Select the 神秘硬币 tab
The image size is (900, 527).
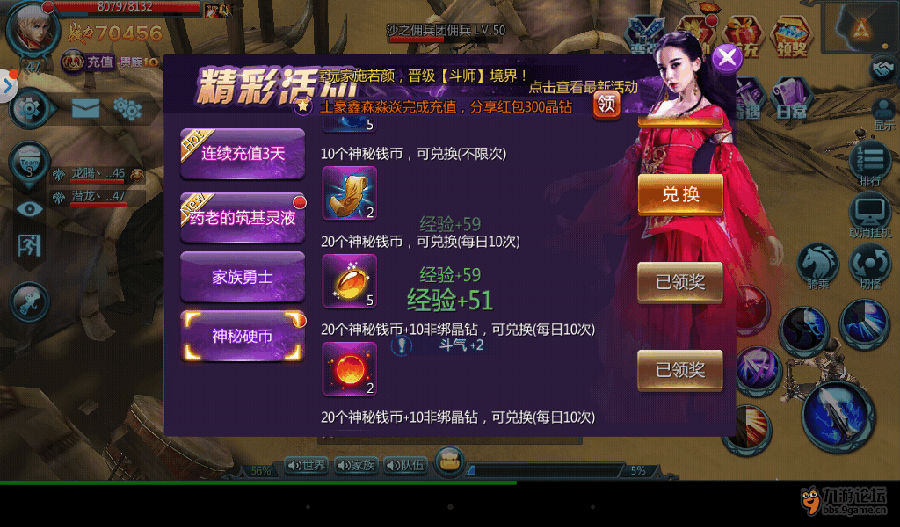click(243, 336)
